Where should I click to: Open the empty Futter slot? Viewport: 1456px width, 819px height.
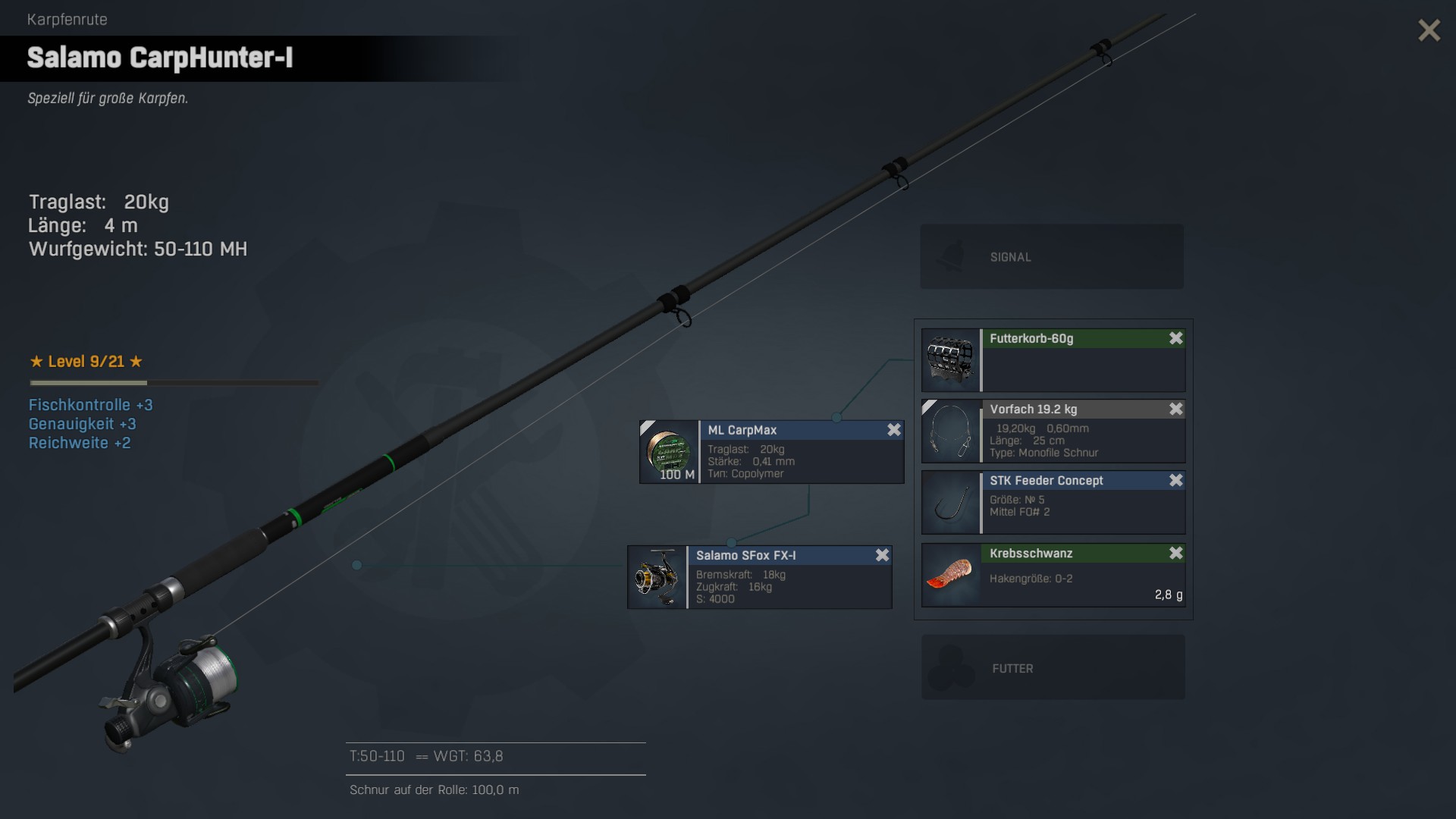point(1053,667)
